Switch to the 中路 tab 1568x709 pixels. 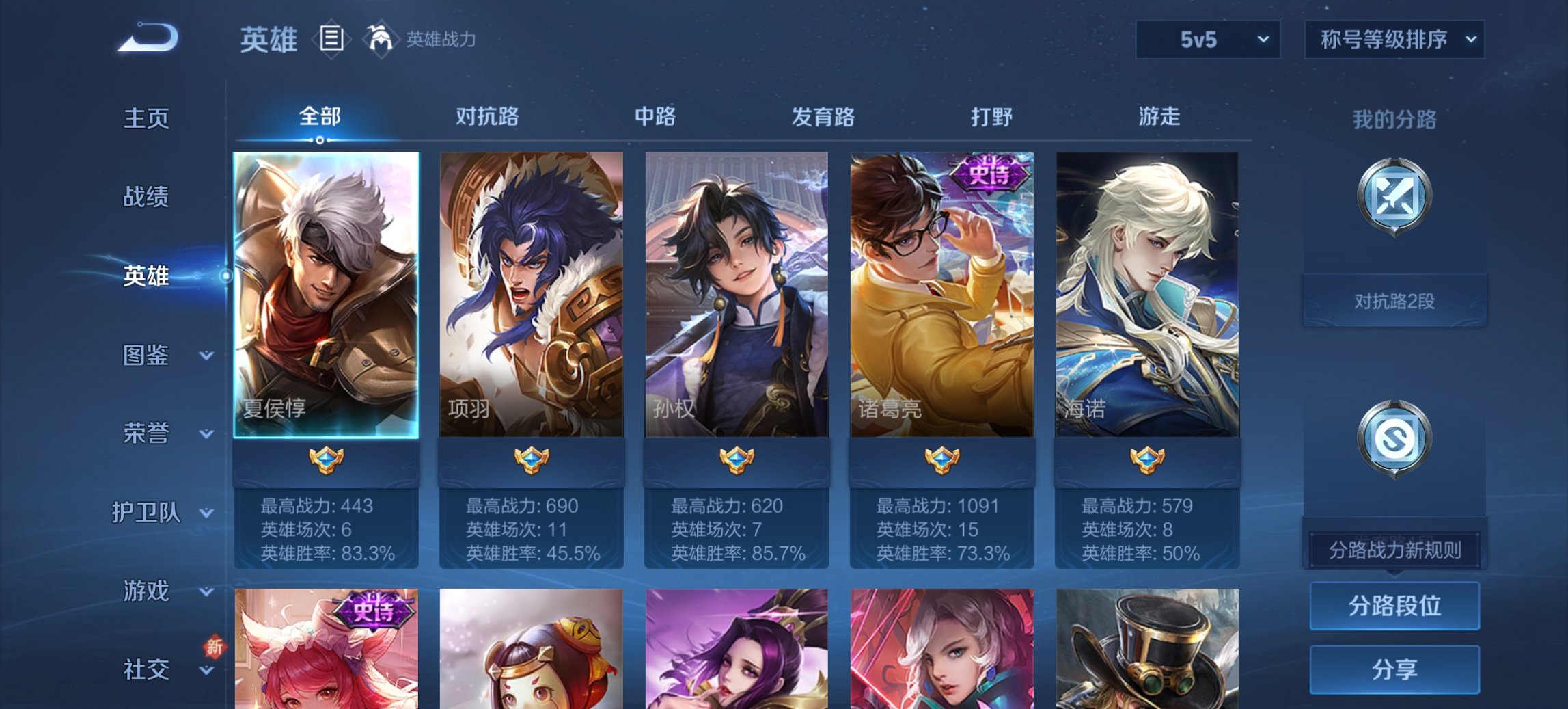[653, 118]
